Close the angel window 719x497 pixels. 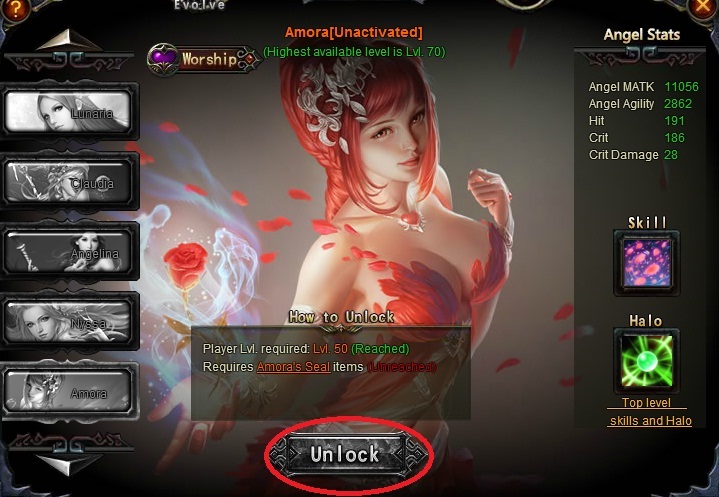[702, 9]
